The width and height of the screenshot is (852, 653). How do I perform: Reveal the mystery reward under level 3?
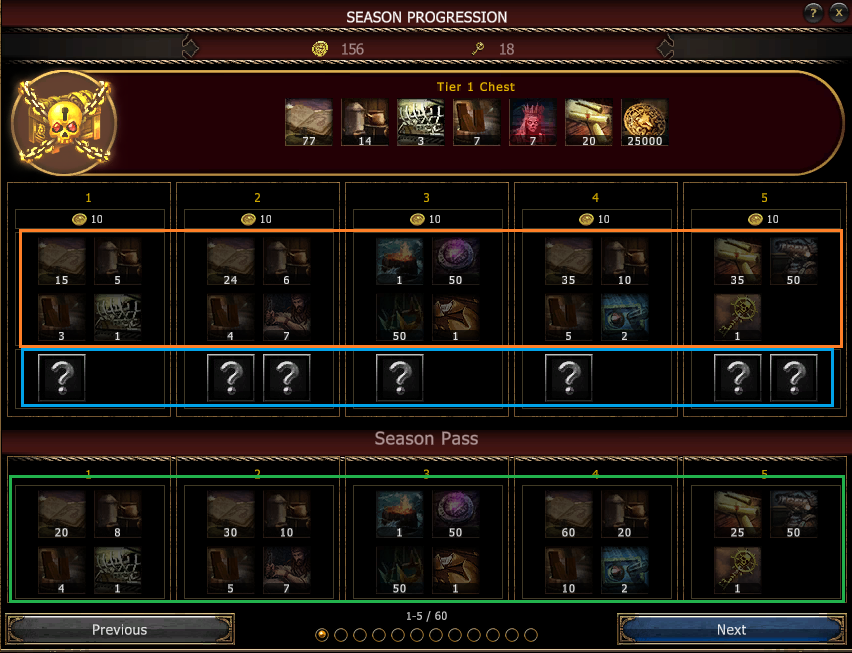coord(400,378)
